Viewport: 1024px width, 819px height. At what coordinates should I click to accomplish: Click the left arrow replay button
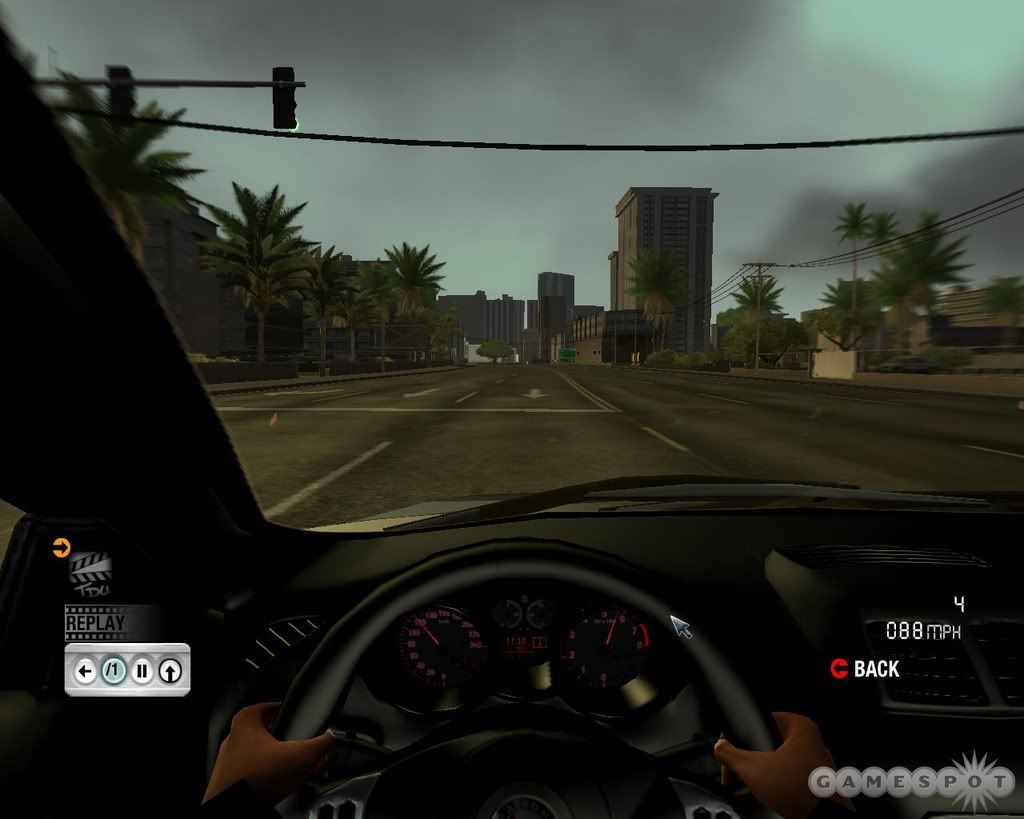pos(86,671)
